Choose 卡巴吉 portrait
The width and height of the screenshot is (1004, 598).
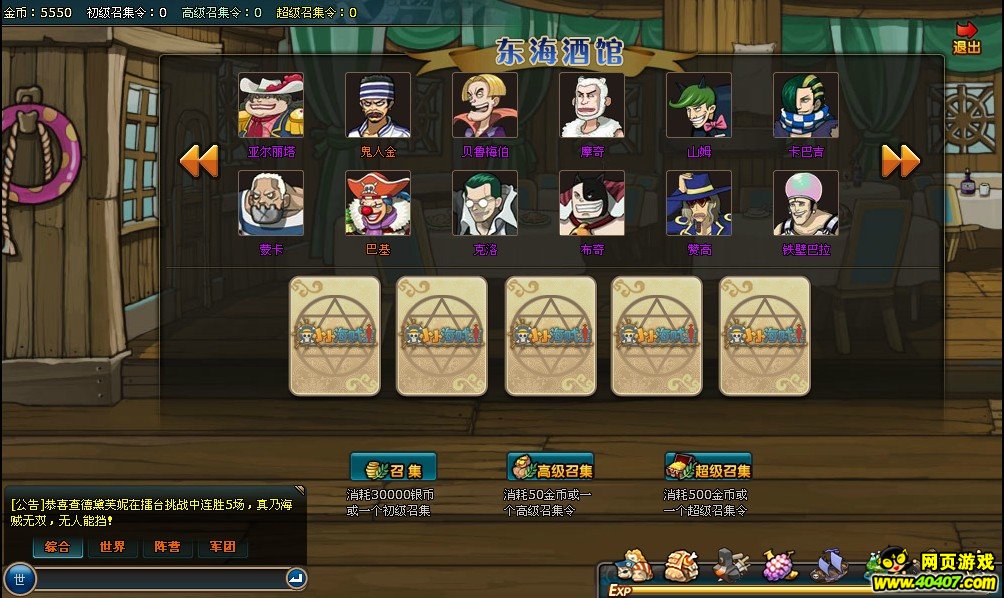[806, 105]
